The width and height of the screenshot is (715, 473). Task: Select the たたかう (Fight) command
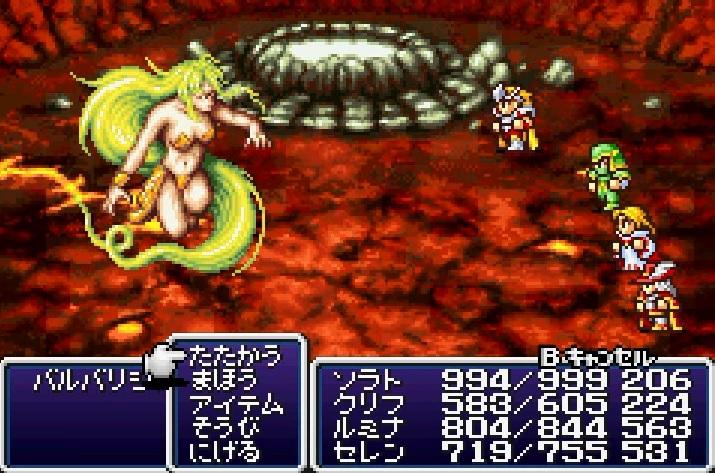pyautogui.click(x=236, y=356)
